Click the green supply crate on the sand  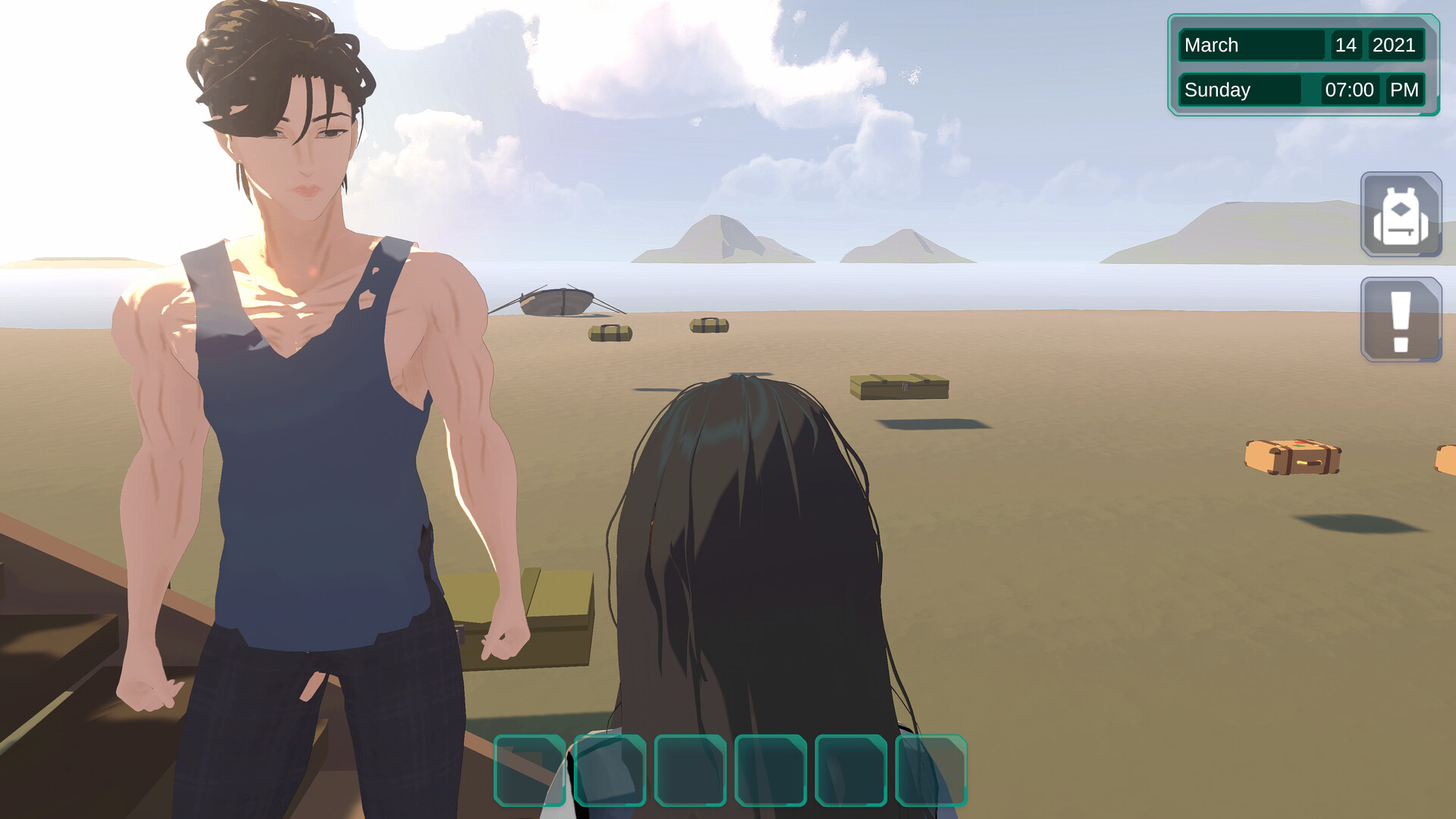[900, 388]
